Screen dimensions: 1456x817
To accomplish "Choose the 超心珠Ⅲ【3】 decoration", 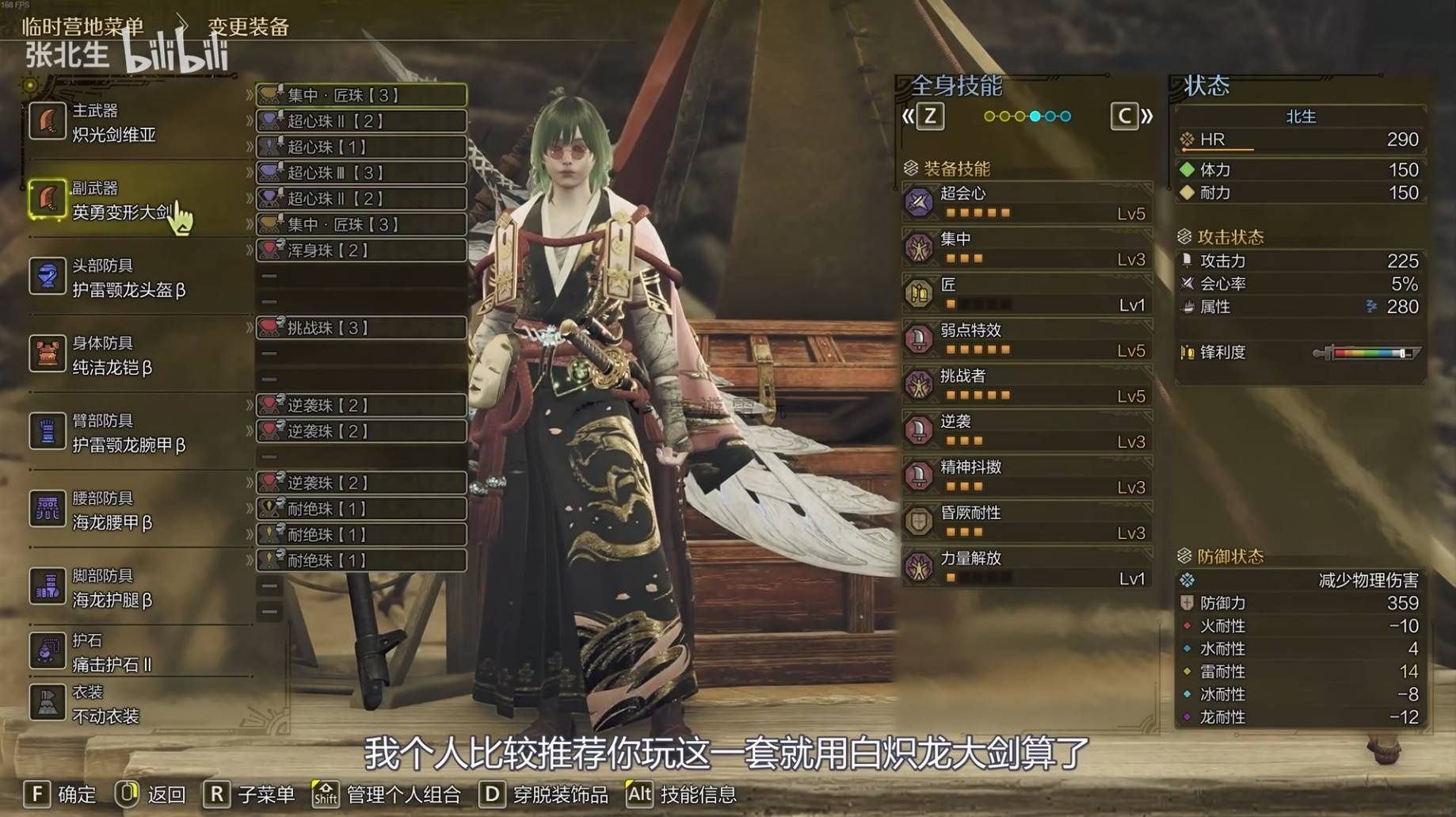I will [361, 173].
